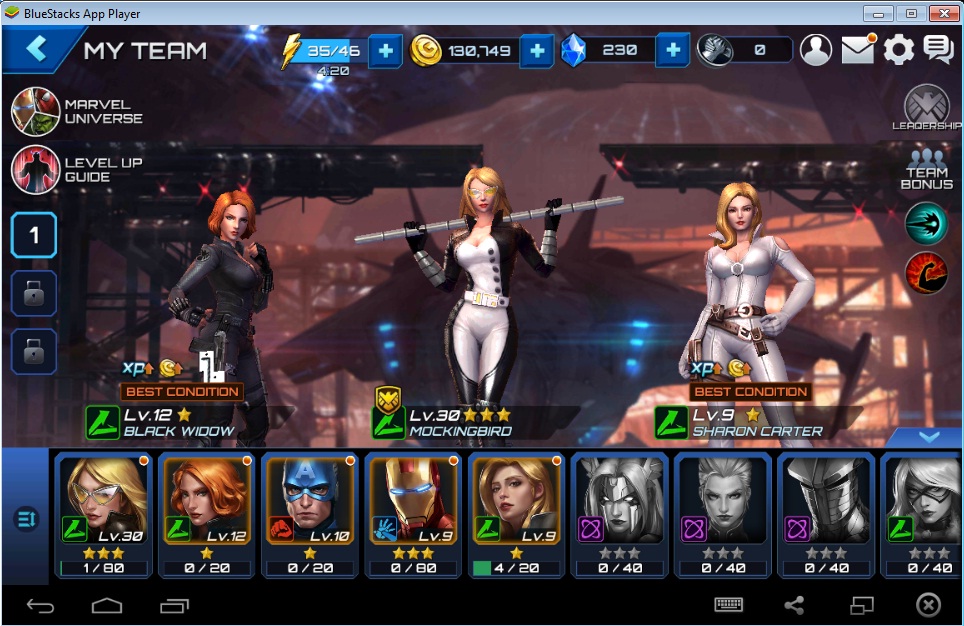This screenshot has width=964, height=626.
Task: Open the mail inbox
Action: pos(858,50)
